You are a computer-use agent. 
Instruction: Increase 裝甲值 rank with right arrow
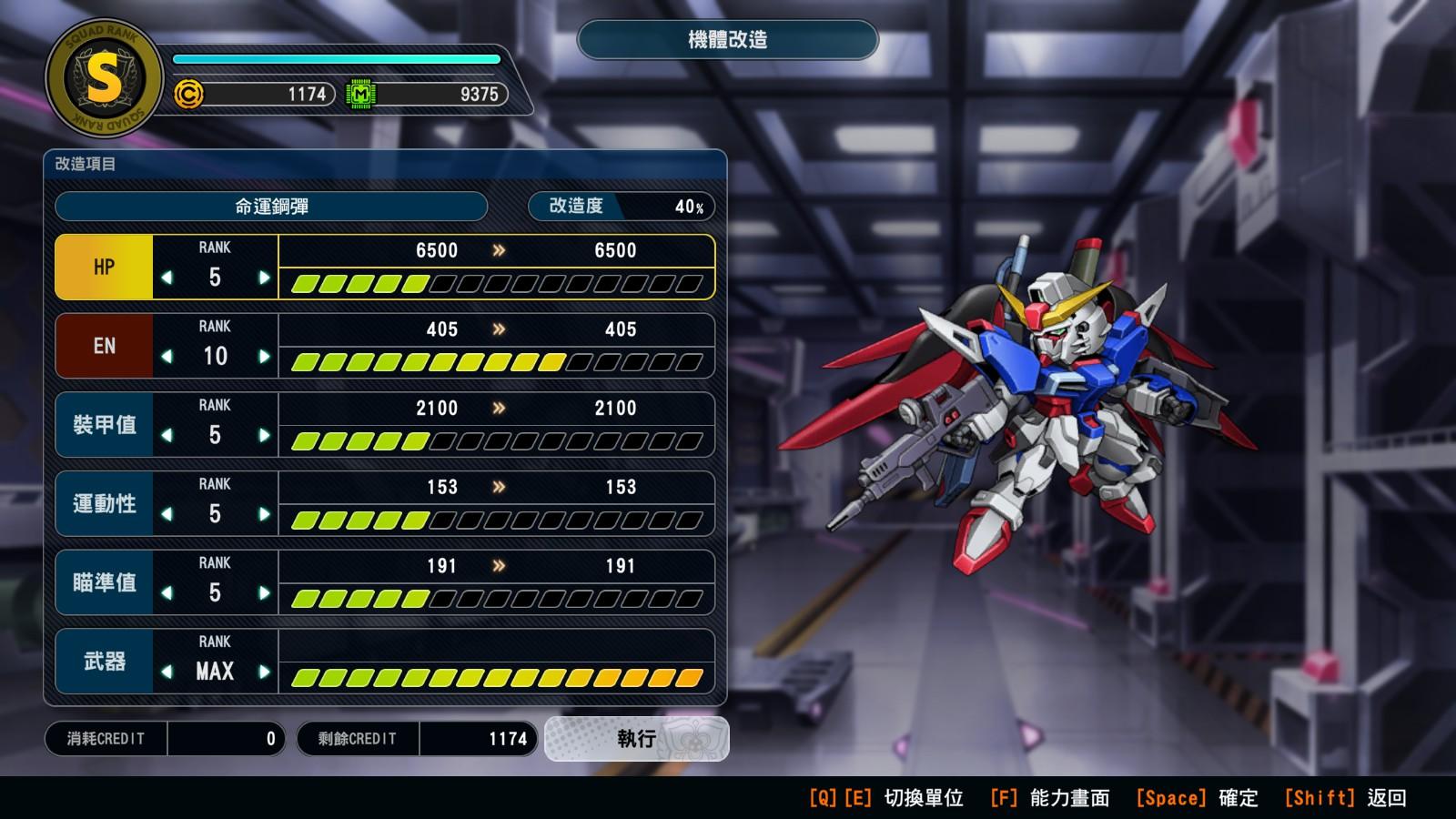pyautogui.click(x=264, y=436)
